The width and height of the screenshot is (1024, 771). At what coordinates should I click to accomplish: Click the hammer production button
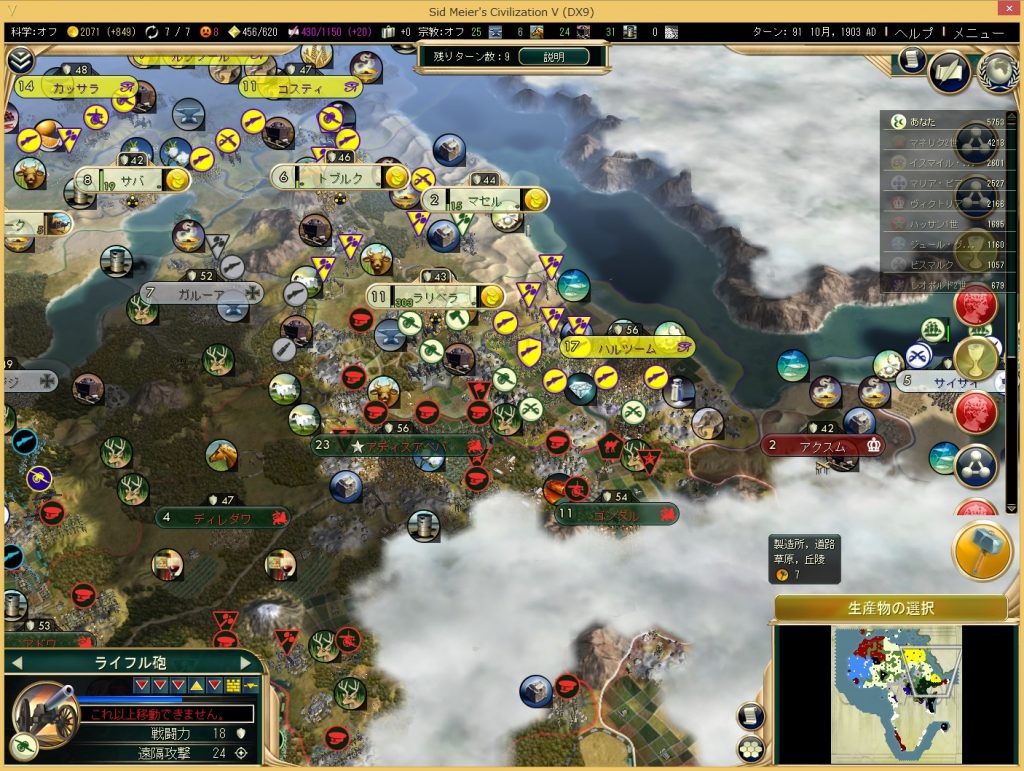pyautogui.click(x=982, y=551)
